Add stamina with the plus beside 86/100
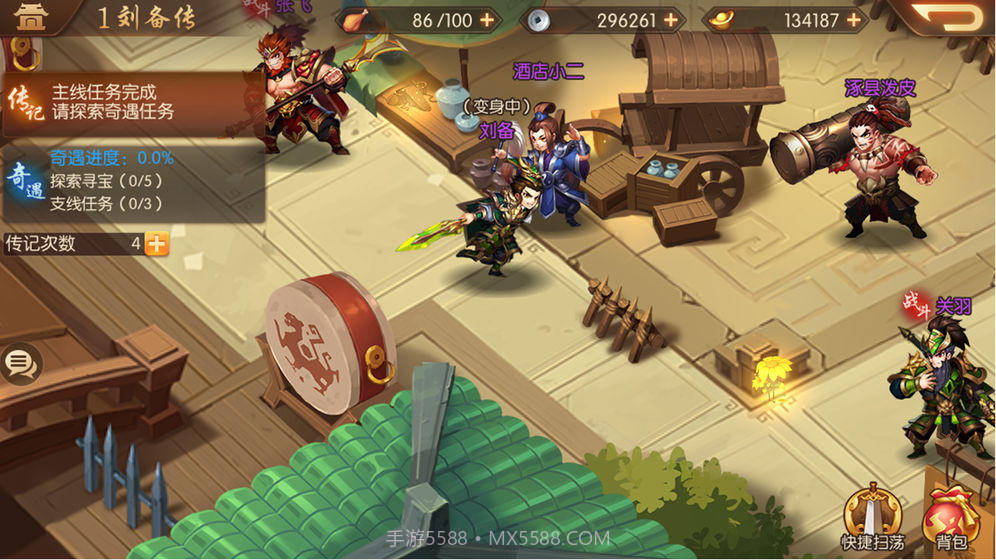 pyautogui.click(x=487, y=20)
